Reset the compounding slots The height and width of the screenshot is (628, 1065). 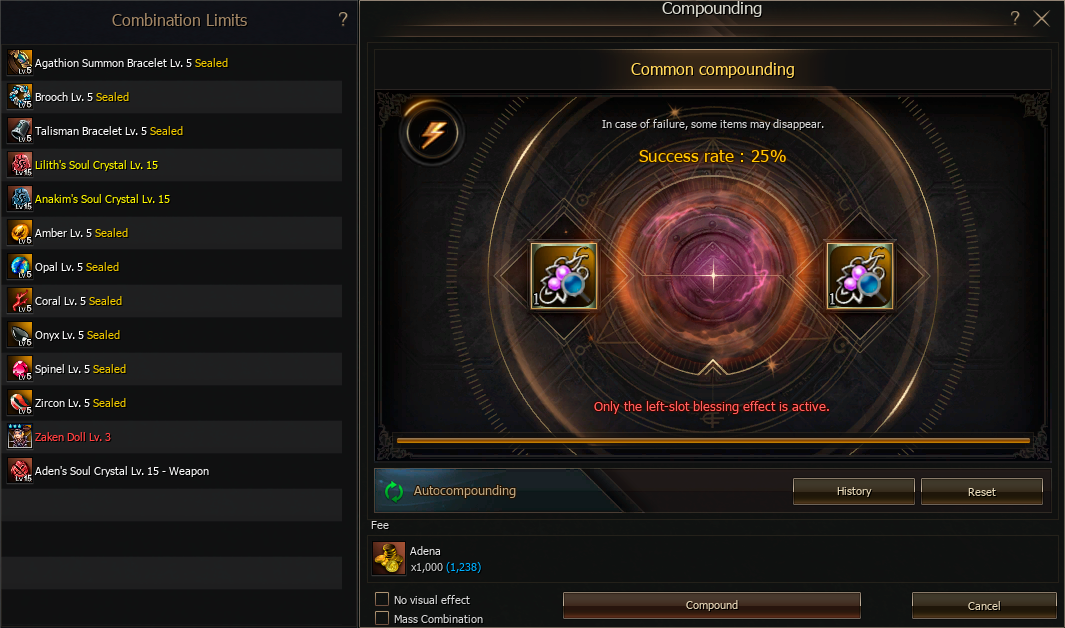(981, 491)
